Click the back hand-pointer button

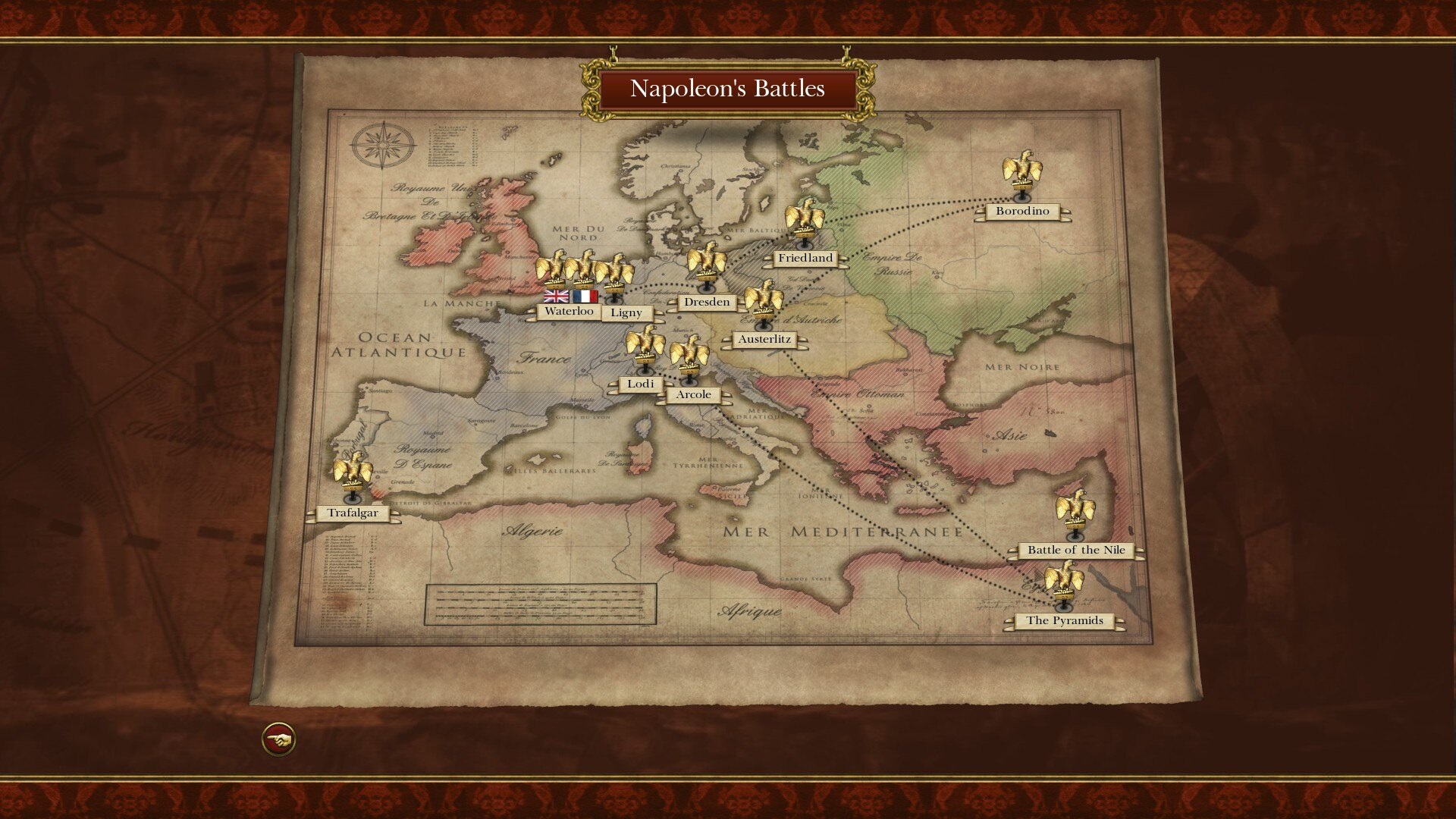point(278,739)
